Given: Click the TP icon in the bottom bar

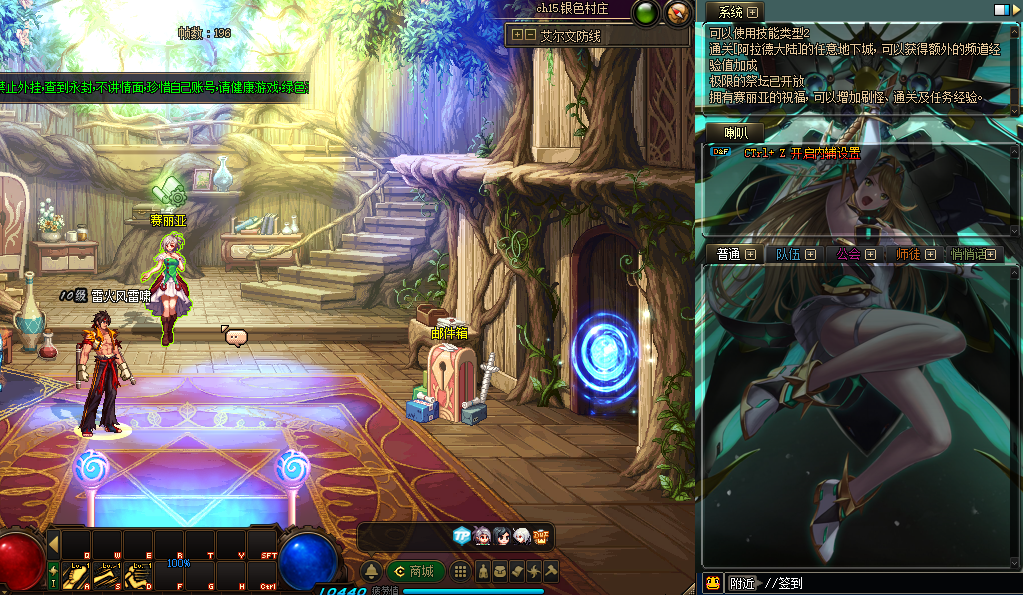Looking at the screenshot, I should tap(461, 536).
